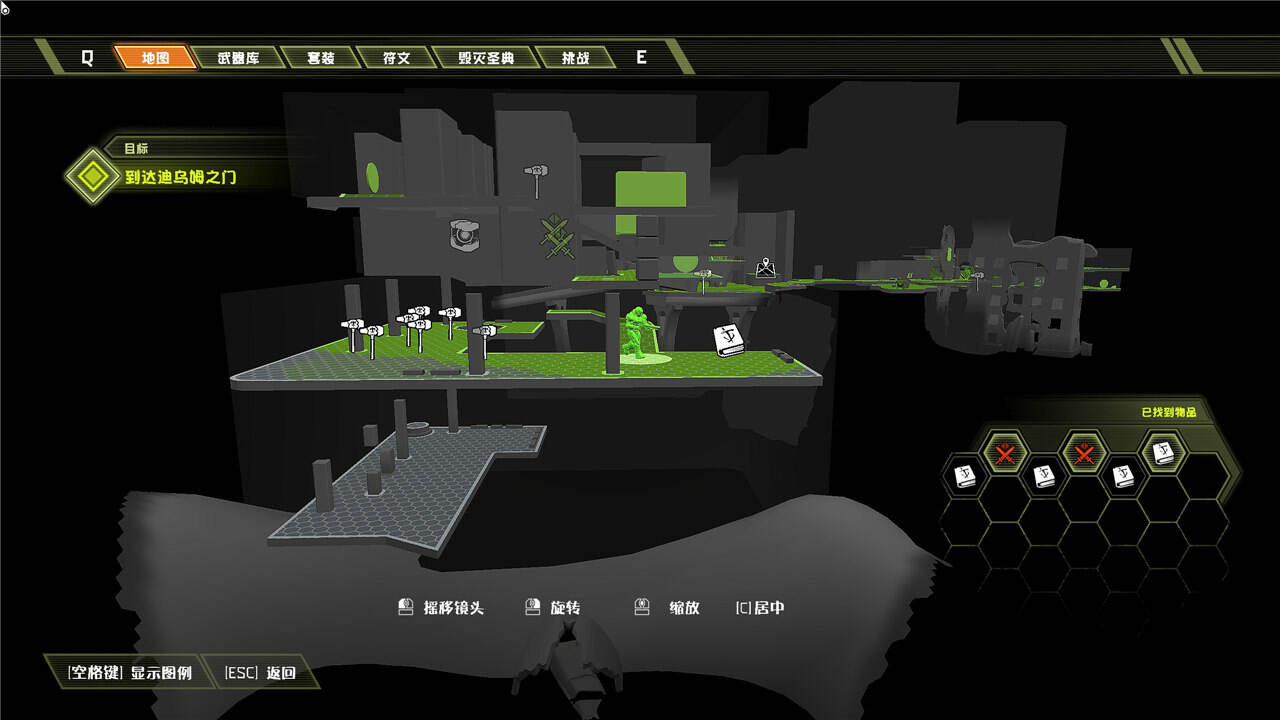Click the 显示图例 legend button
Screen dimensions: 1280x720
(129, 673)
